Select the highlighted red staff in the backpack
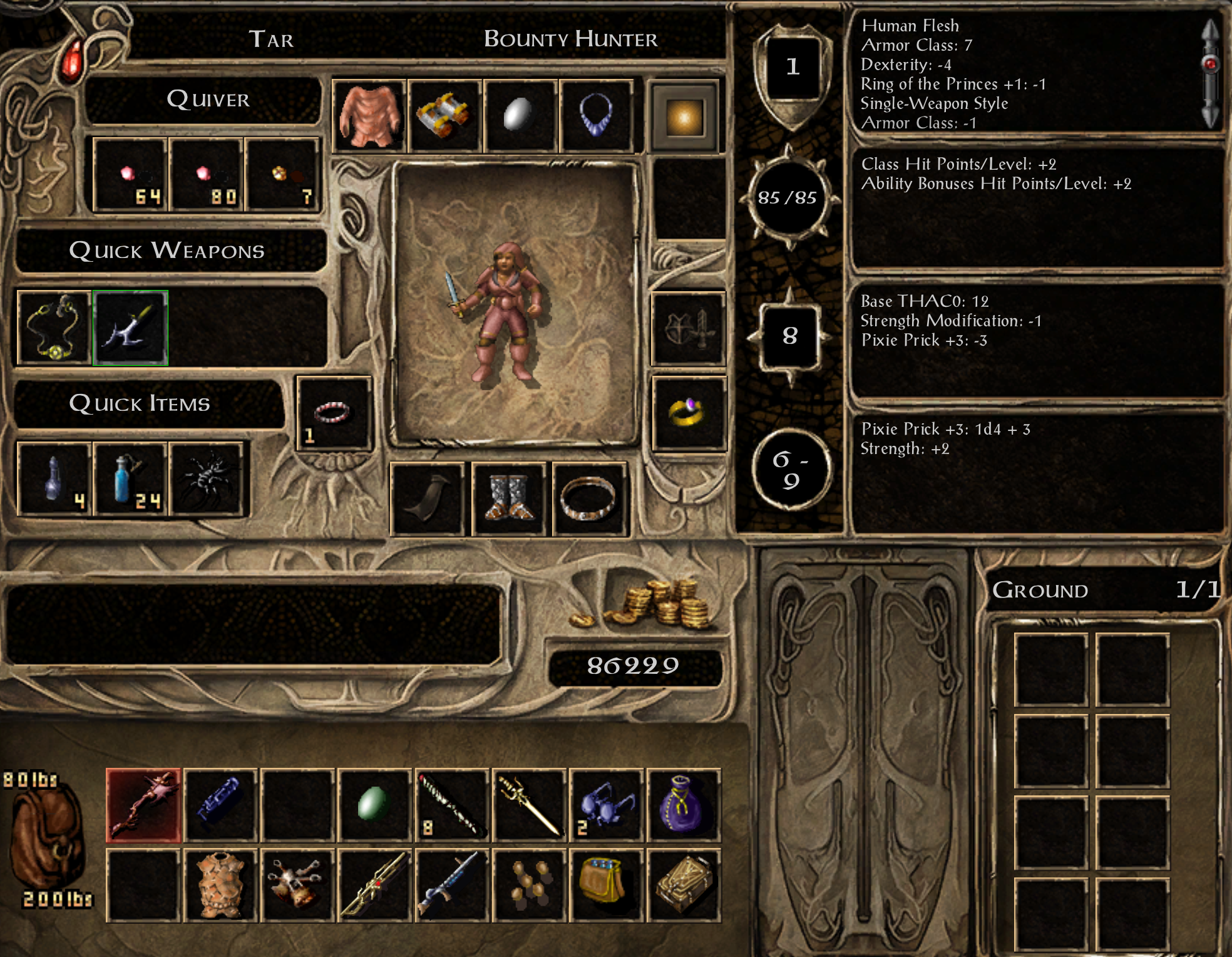Image resolution: width=1232 pixels, height=957 pixels. 143,805
